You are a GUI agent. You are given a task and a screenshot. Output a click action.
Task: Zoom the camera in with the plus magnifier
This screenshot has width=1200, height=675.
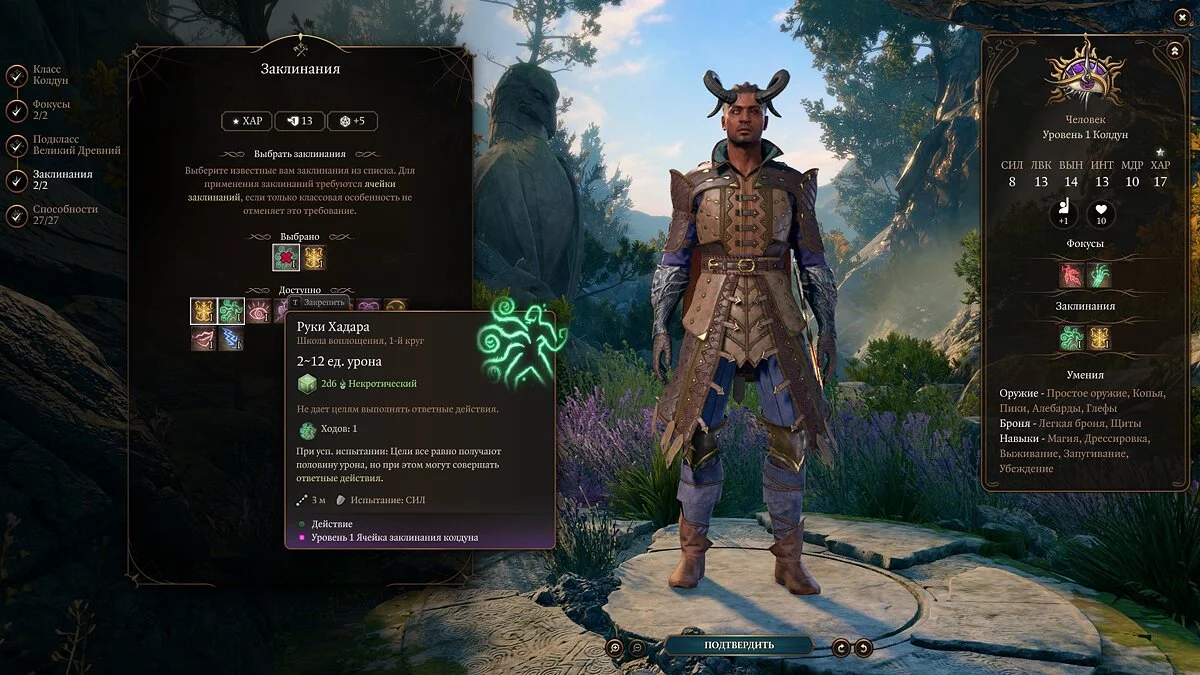tap(616, 647)
